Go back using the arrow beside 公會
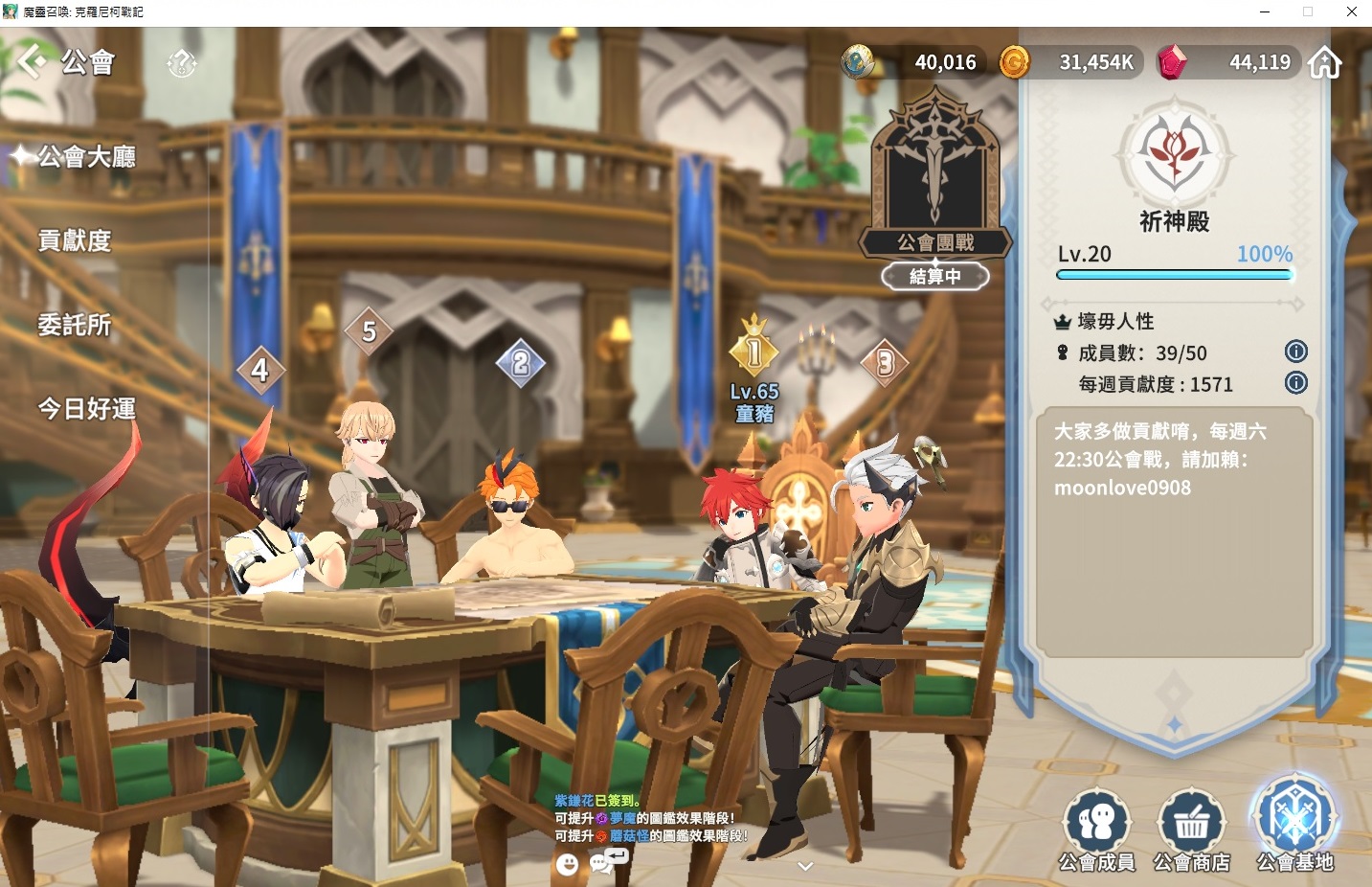The width and height of the screenshot is (1372, 887). tap(31, 61)
